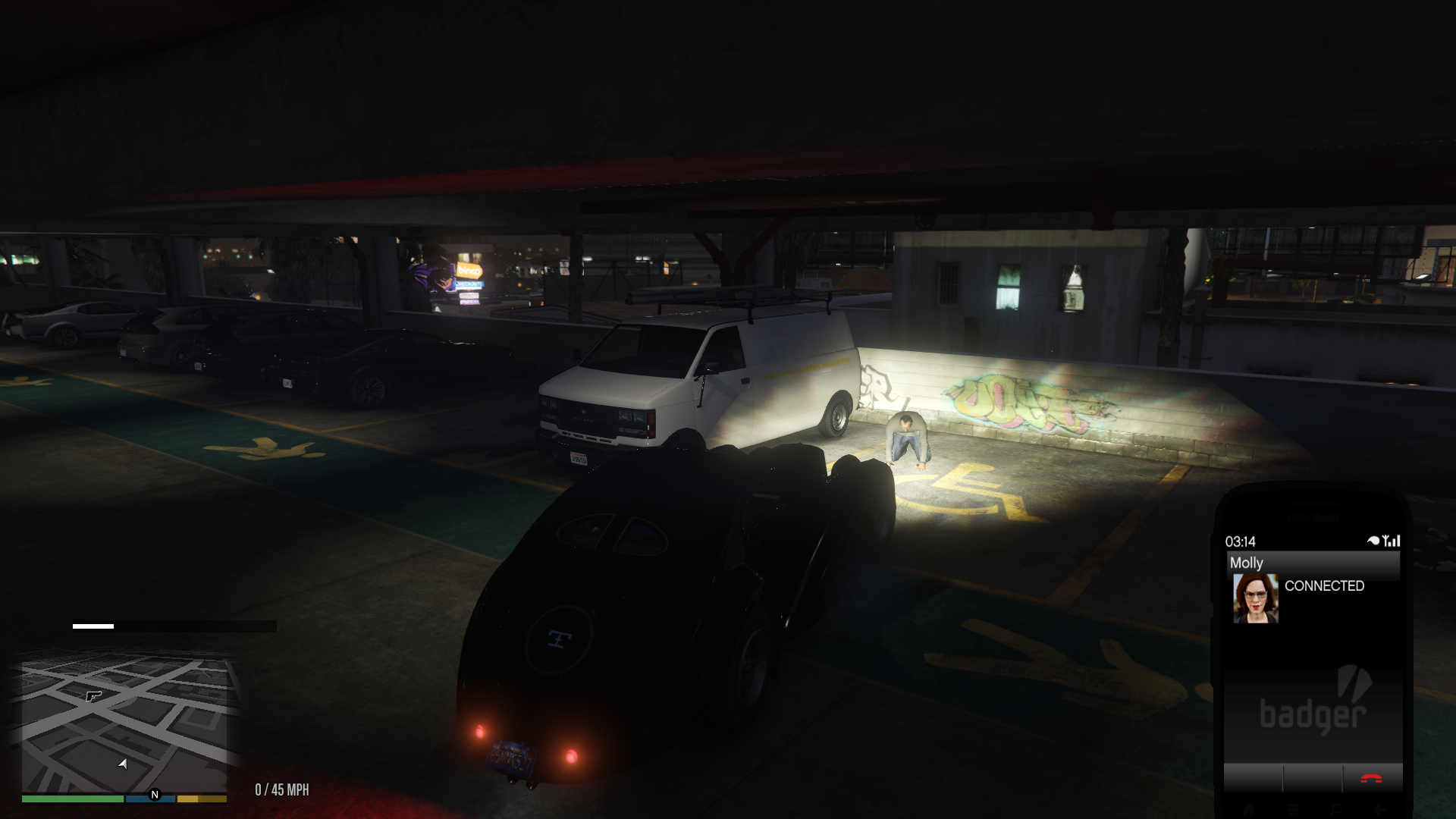This screenshot has height=819, width=1456.
Task: Select the 0 / 45 MPH speed readout
Action: pos(282,789)
